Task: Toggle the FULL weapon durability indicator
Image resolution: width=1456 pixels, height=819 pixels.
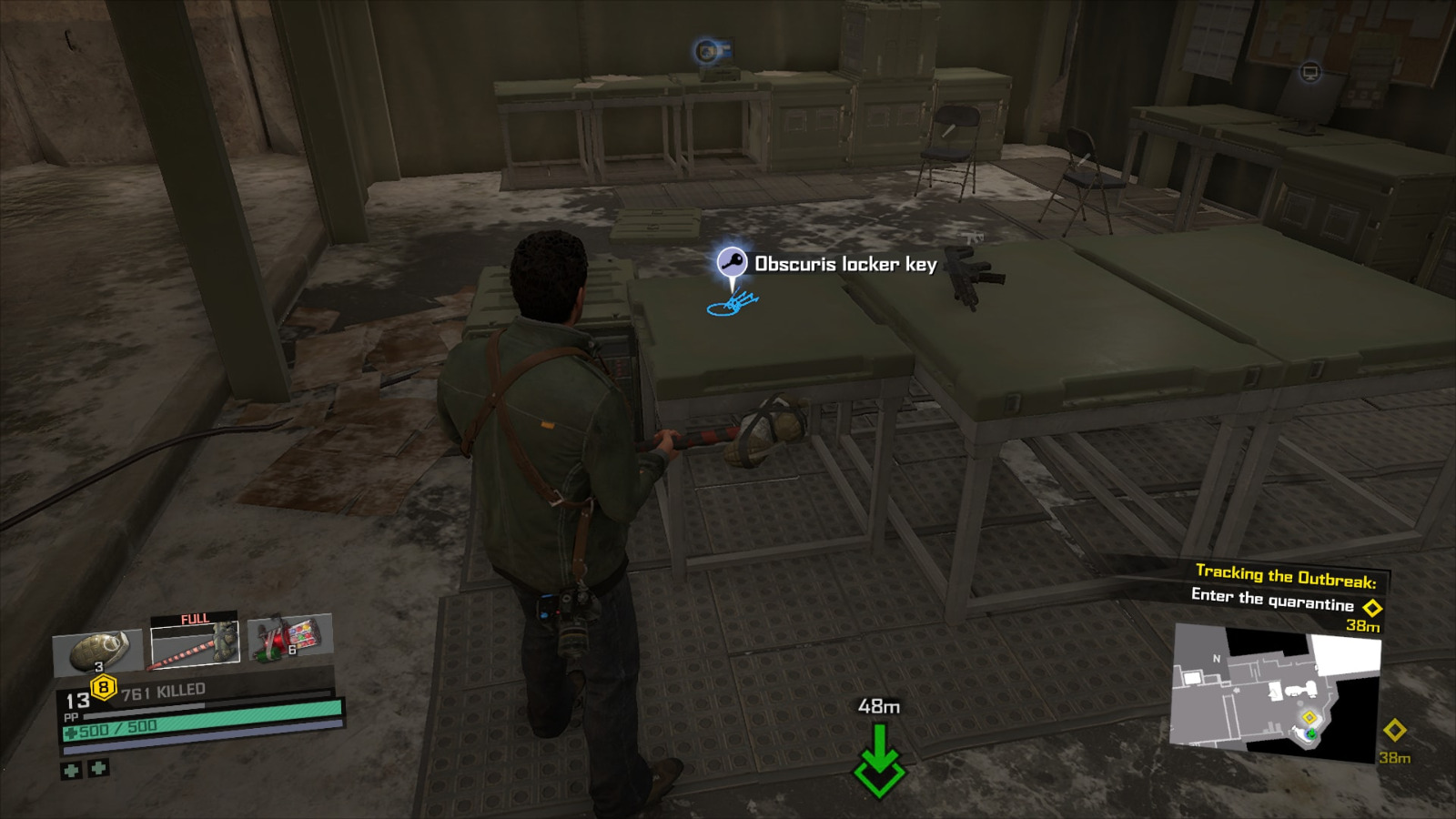Action: pos(194,618)
